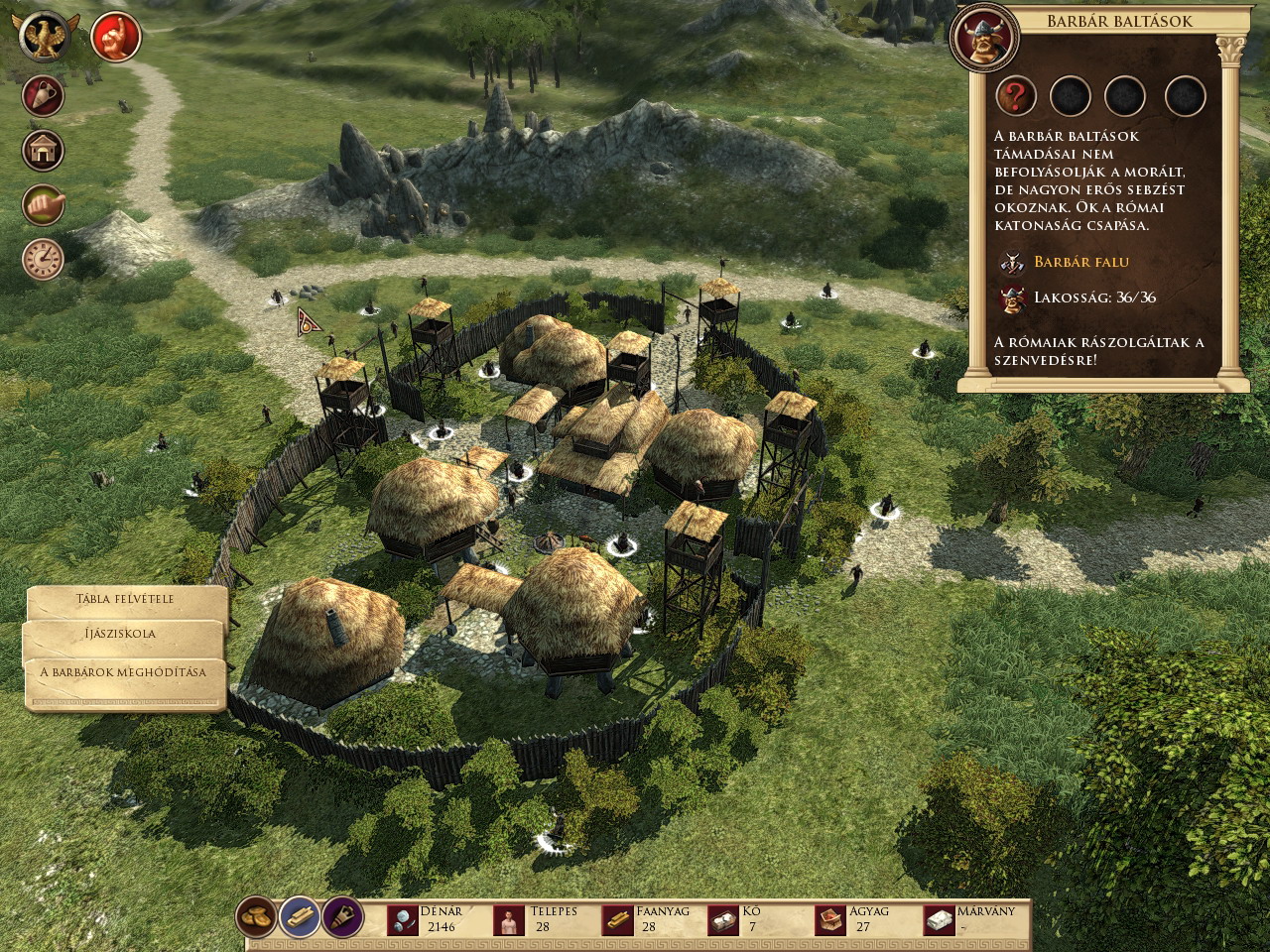Switch to the wood plank materials tab

click(301, 917)
